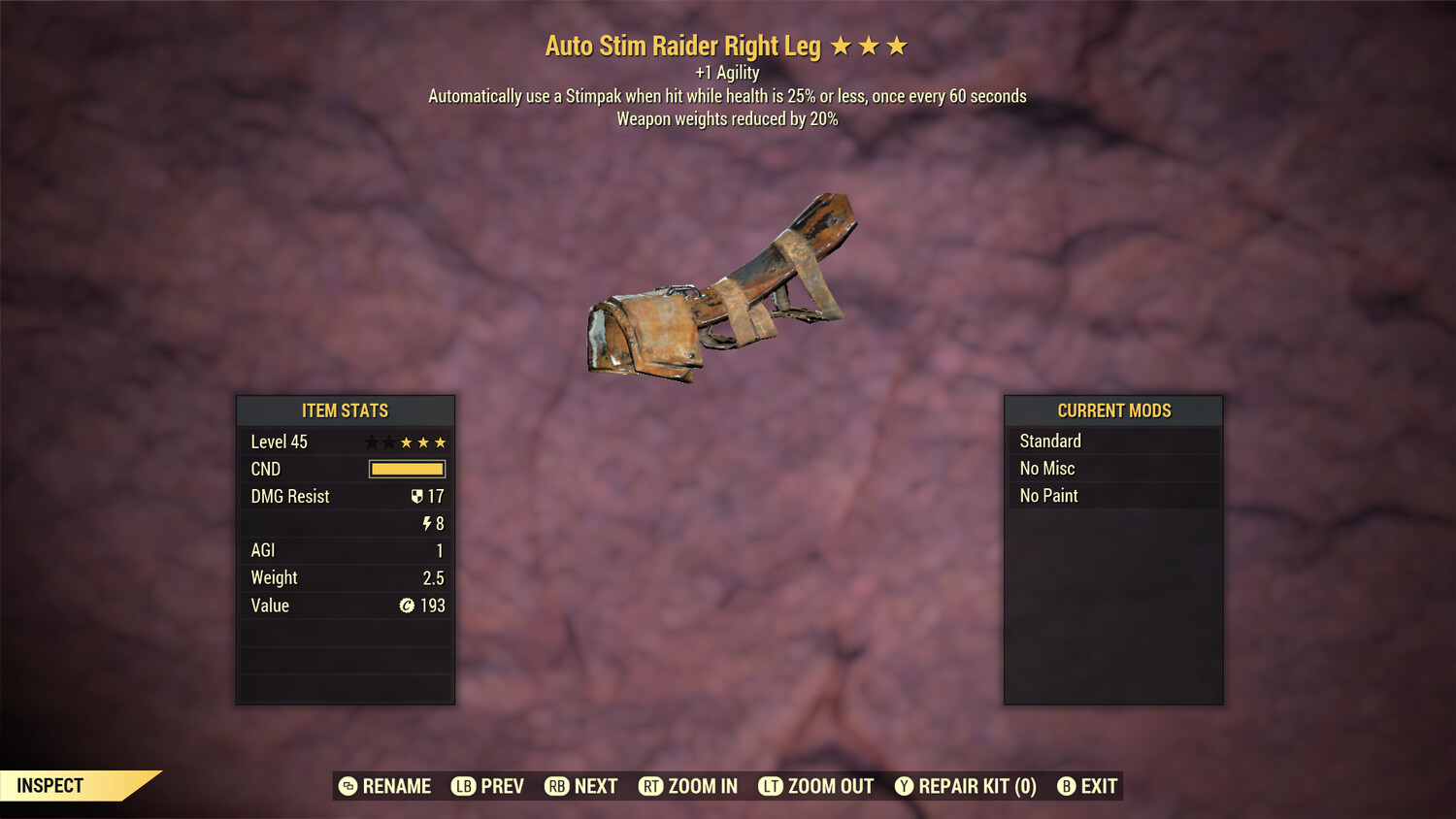Image resolution: width=1456 pixels, height=819 pixels.
Task: Click the RT prompt icon for ZOOM IN
Action: point(651,786)
